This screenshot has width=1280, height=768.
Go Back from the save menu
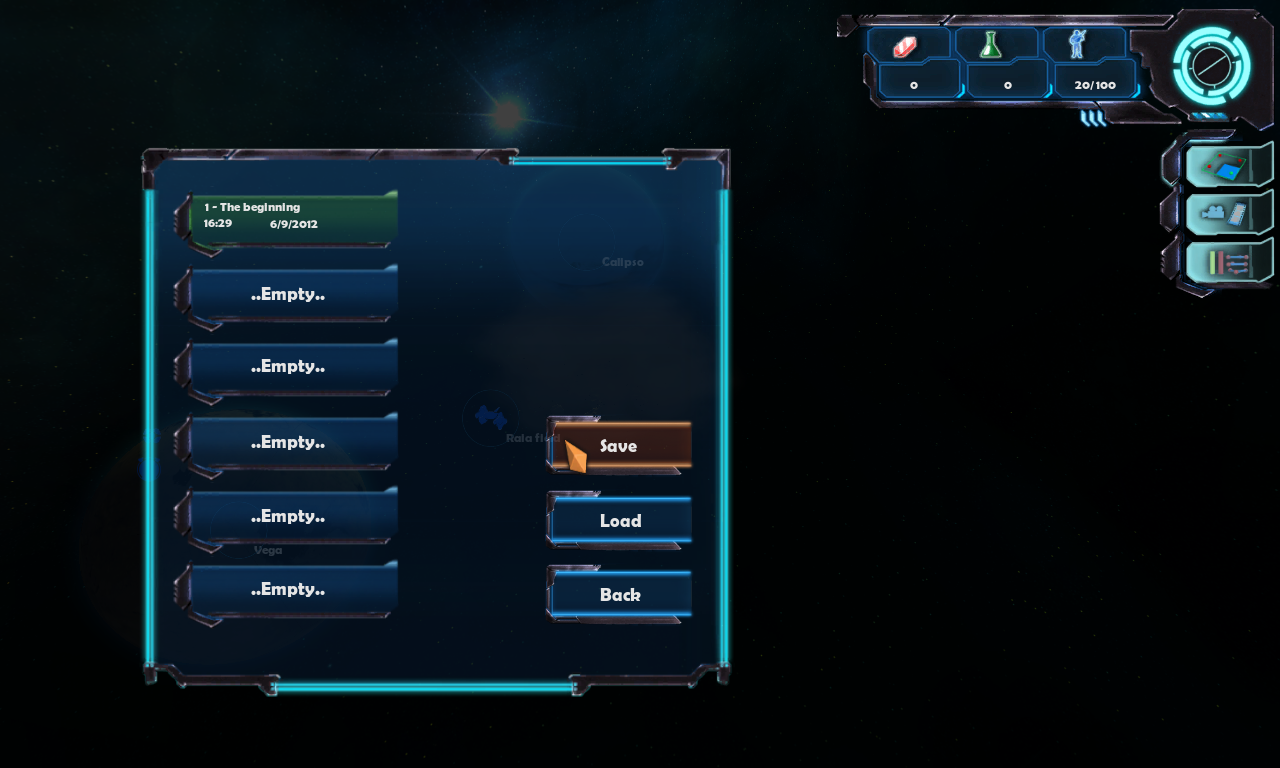[621, 595]
